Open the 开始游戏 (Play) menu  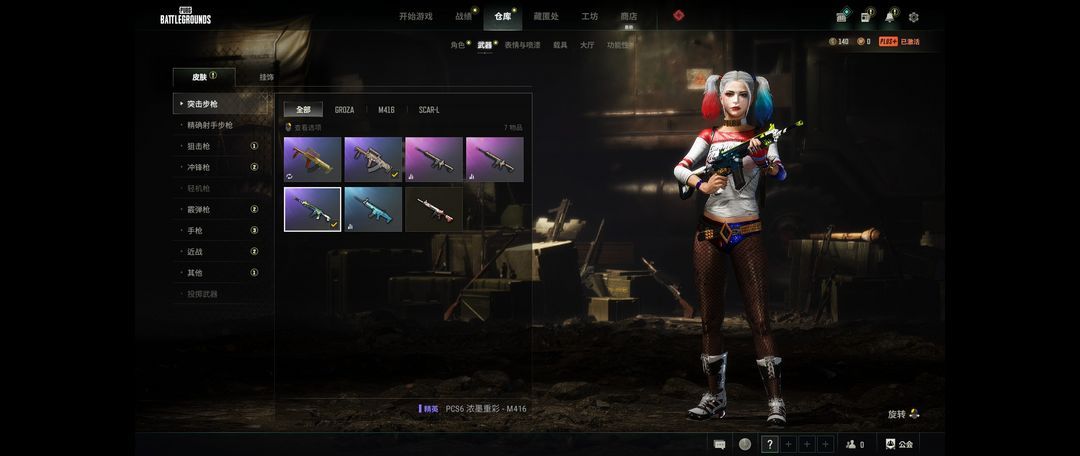click(415, 16)
